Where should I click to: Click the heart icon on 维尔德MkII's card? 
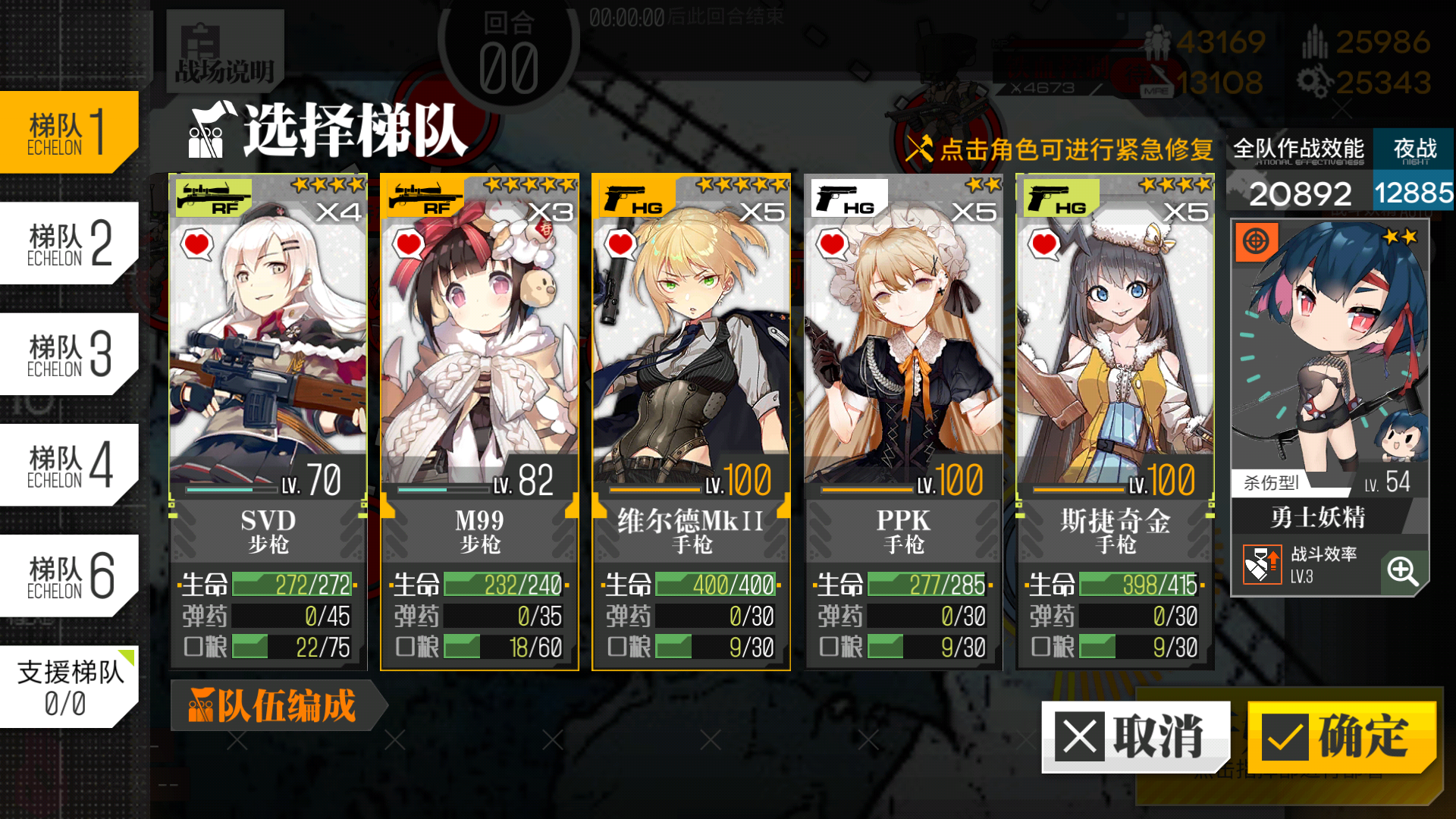[620, 245]
